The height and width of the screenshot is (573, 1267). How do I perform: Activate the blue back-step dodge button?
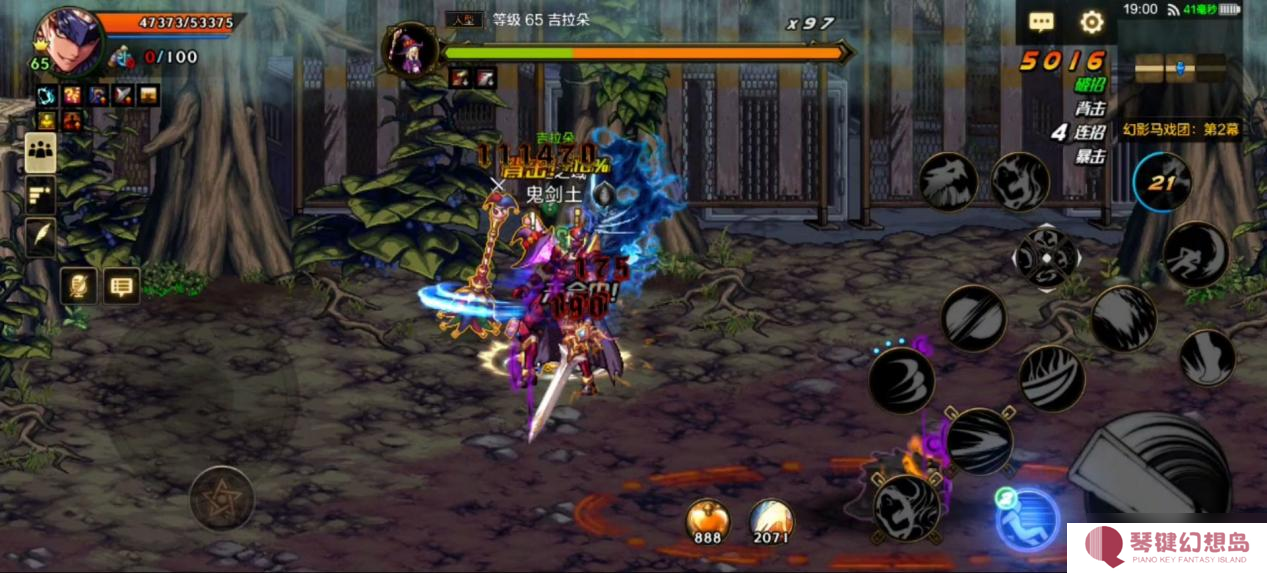pyautogui.click(x=1027, y=519)
